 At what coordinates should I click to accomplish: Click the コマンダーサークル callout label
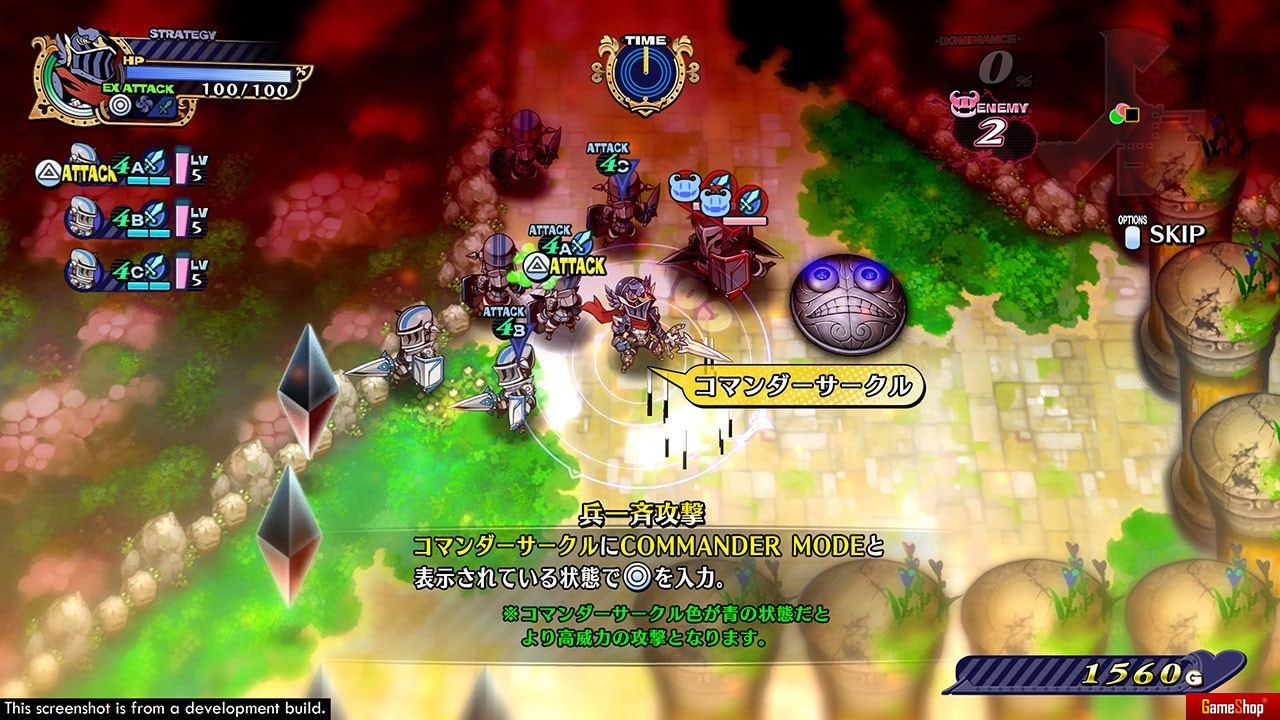point(802,386)
